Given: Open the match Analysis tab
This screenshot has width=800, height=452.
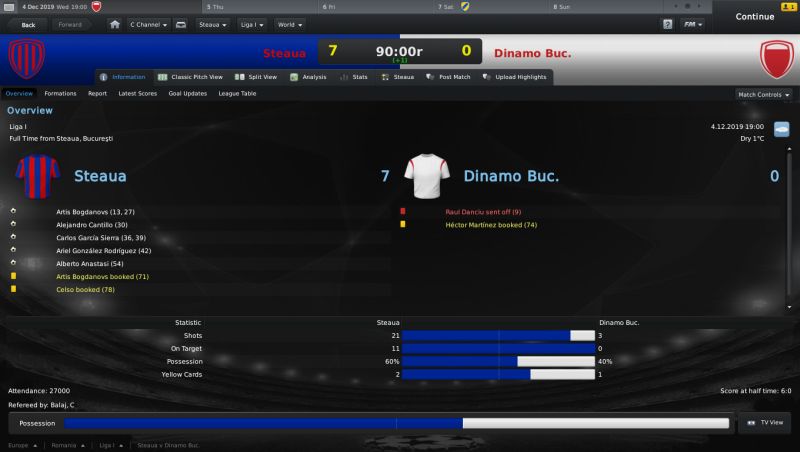Looking at the screenshot, I should coord(309,77).
